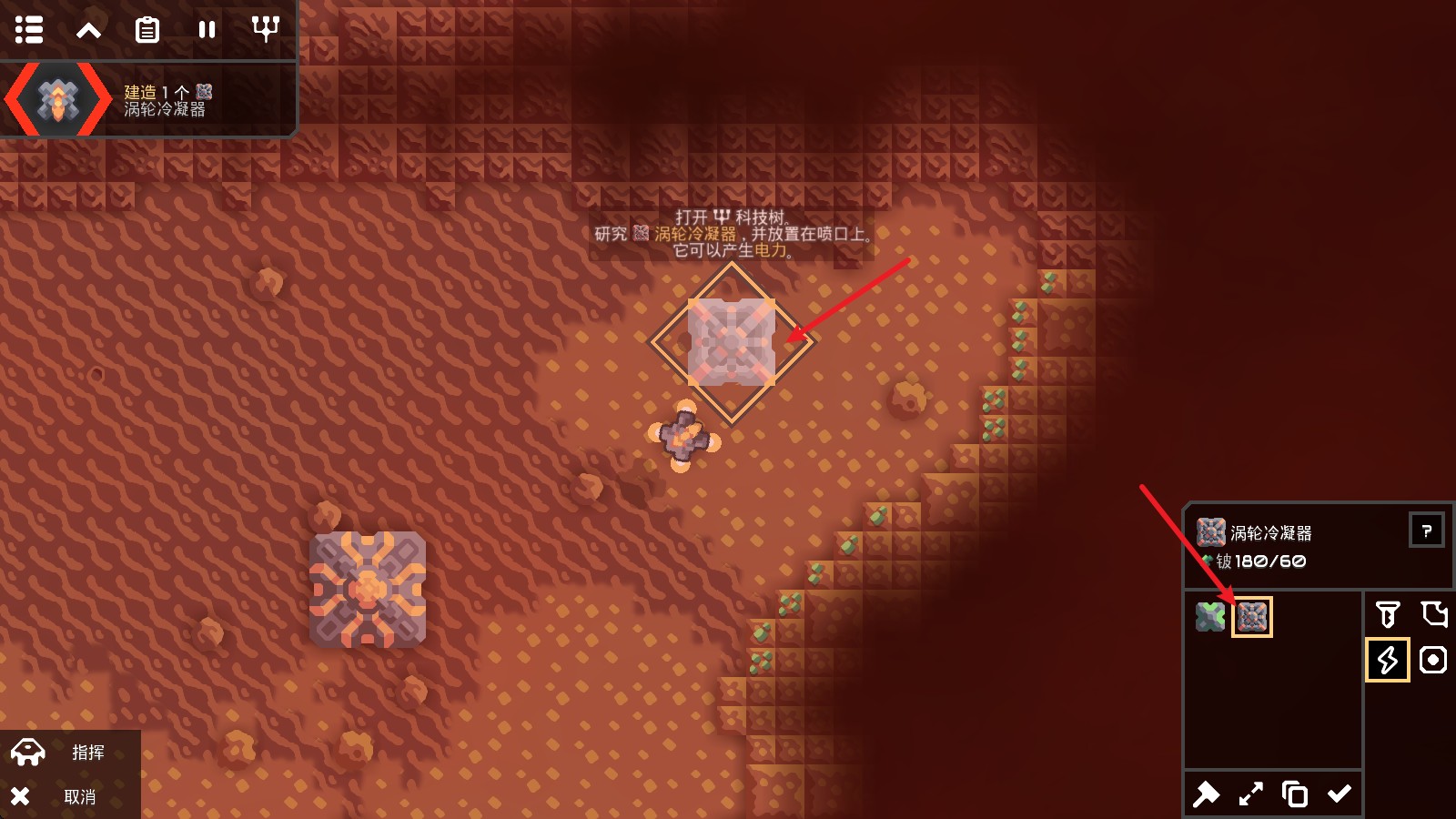Switch to the drill production category

1388,615
